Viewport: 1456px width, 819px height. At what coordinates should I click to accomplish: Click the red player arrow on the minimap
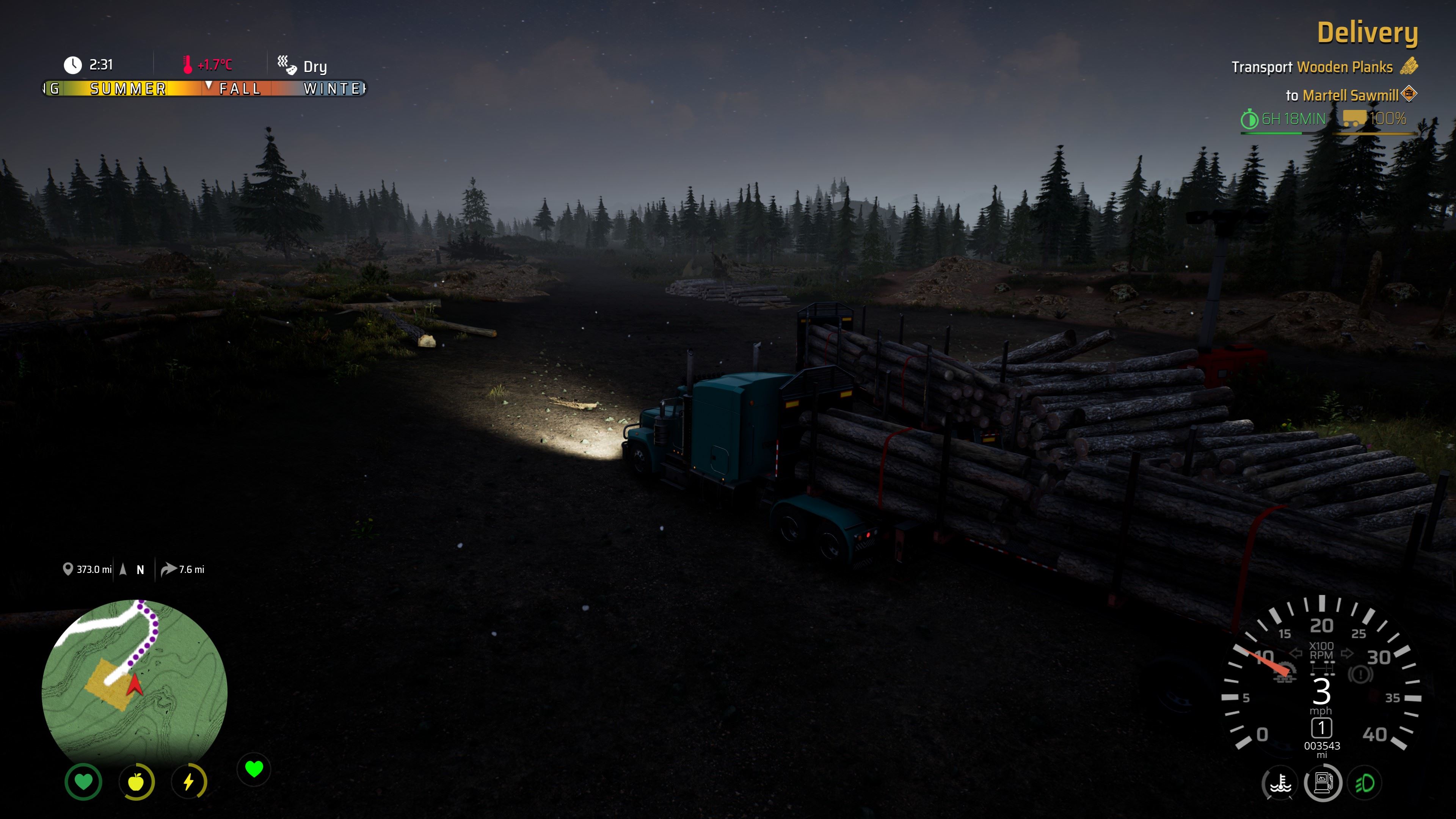[135, 686]
